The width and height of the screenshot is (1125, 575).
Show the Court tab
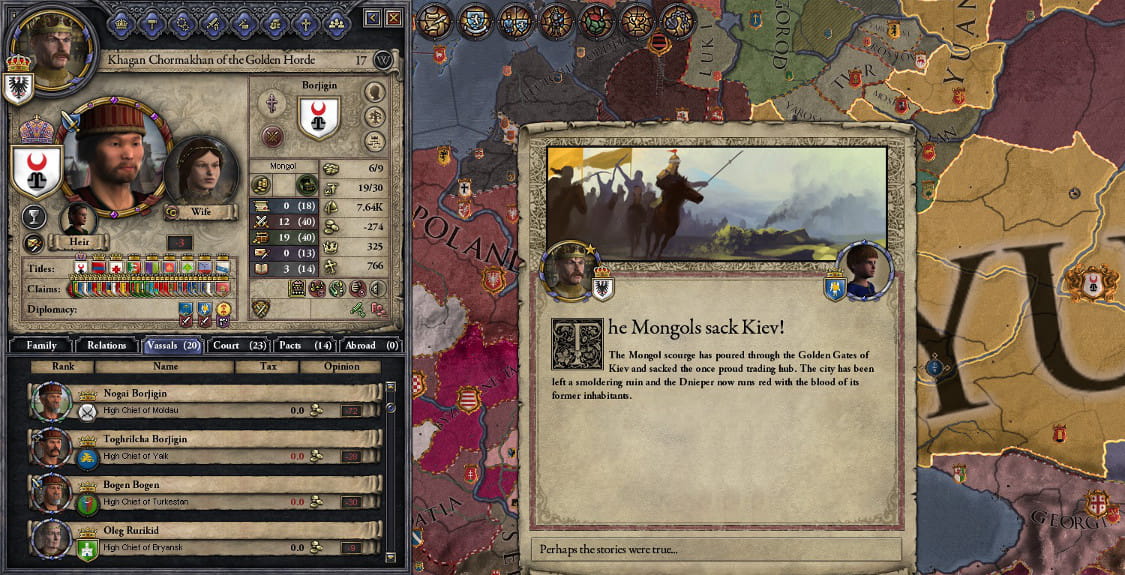(239, 345)
